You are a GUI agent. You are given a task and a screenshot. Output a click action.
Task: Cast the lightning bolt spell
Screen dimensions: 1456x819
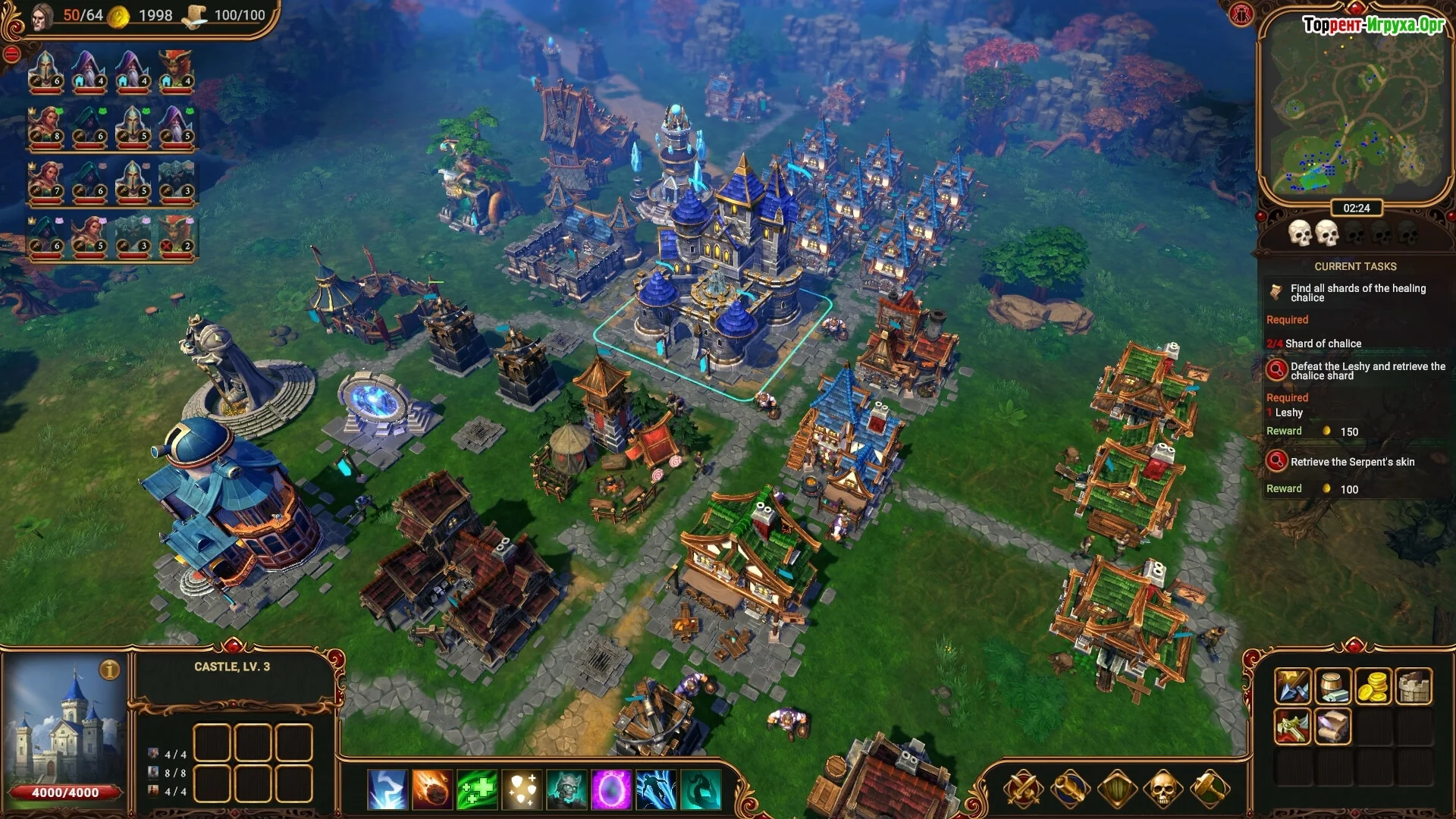point(388,789)
